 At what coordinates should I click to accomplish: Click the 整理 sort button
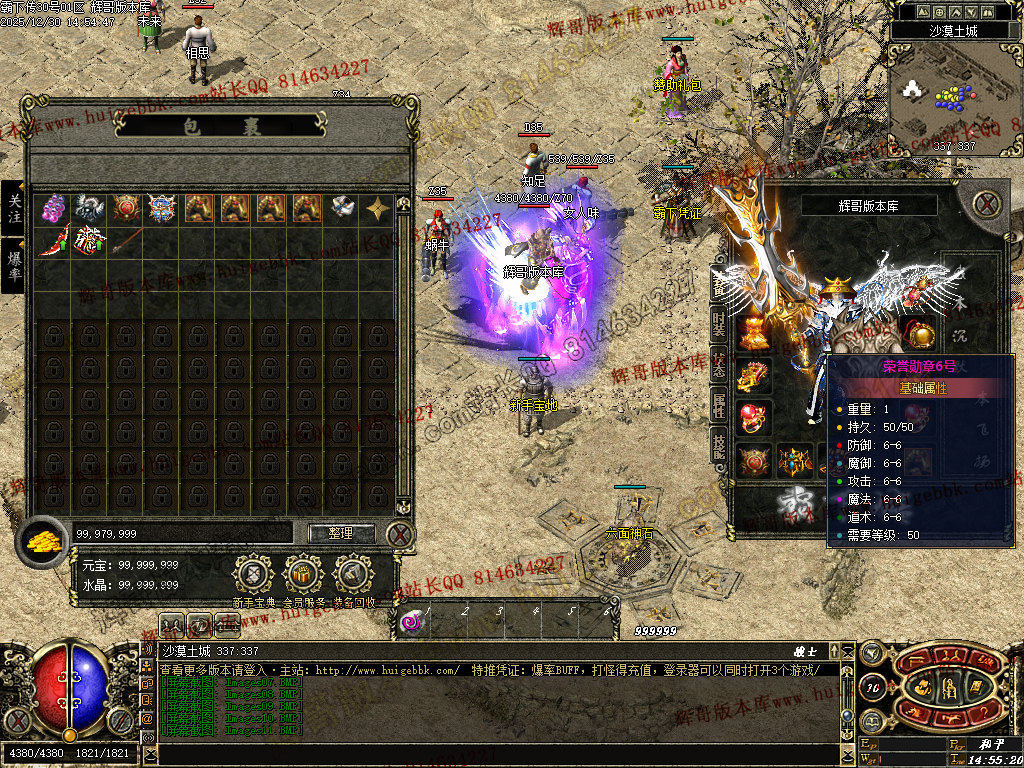341,533
